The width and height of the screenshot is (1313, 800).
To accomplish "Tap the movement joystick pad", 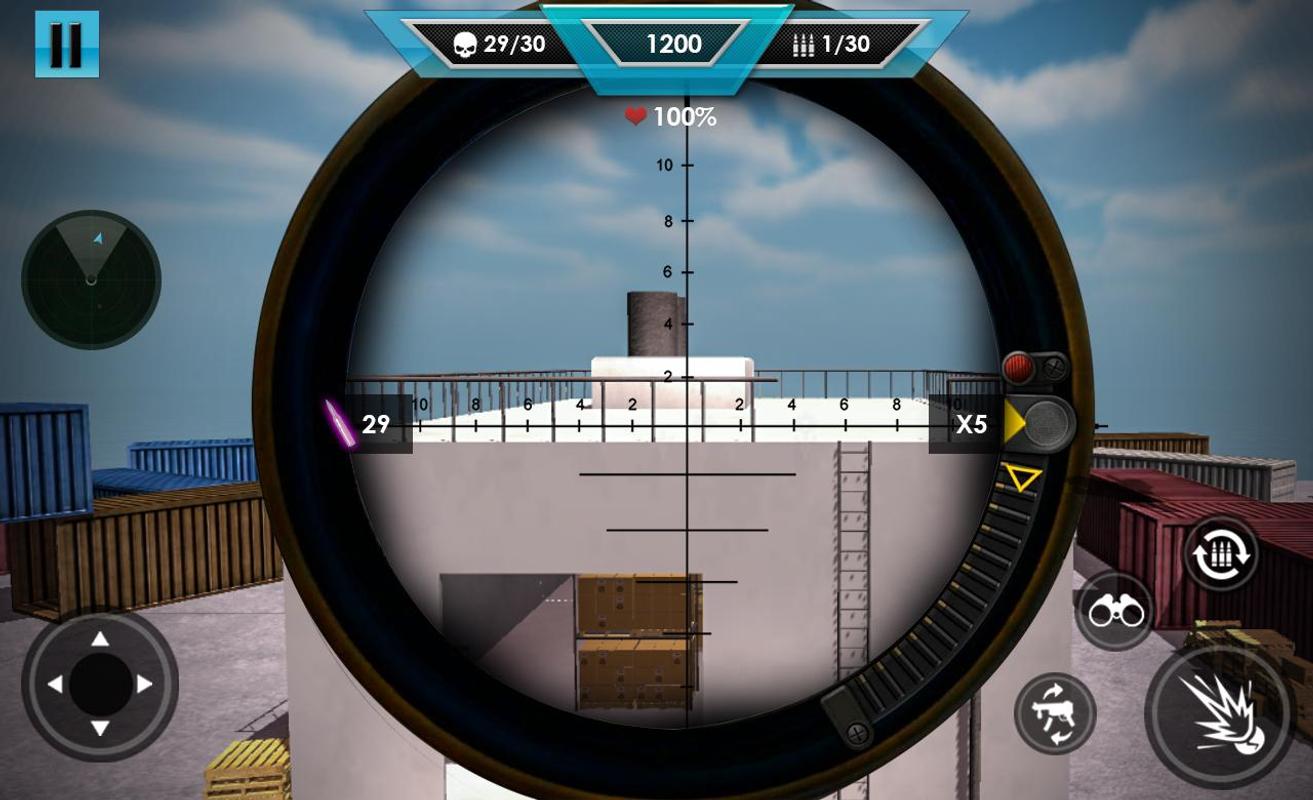I will point(100,685).
